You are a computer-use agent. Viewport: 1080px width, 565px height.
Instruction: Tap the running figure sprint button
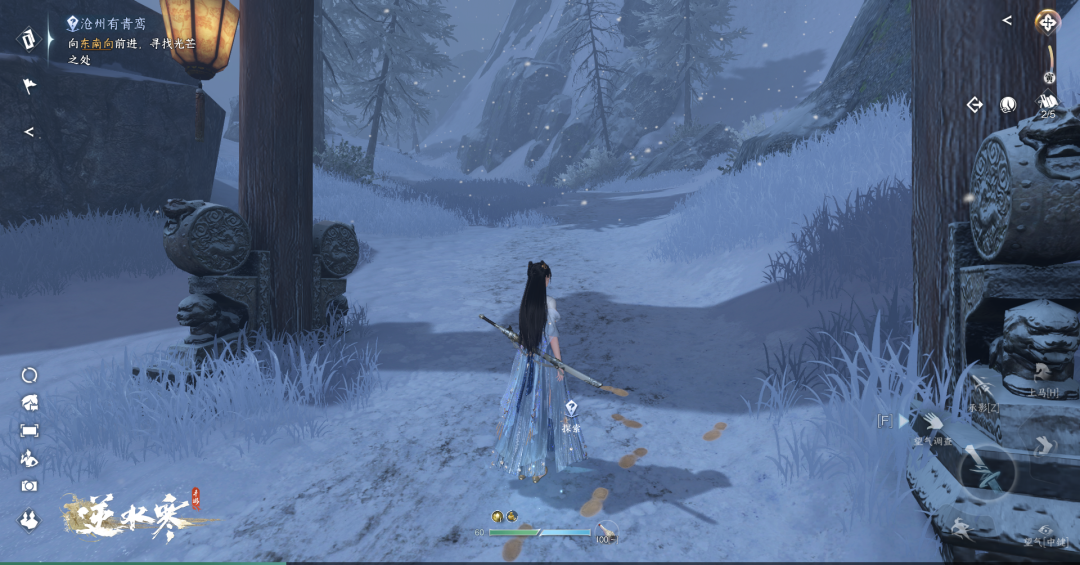pyautogui.click(x=961, y=529)
